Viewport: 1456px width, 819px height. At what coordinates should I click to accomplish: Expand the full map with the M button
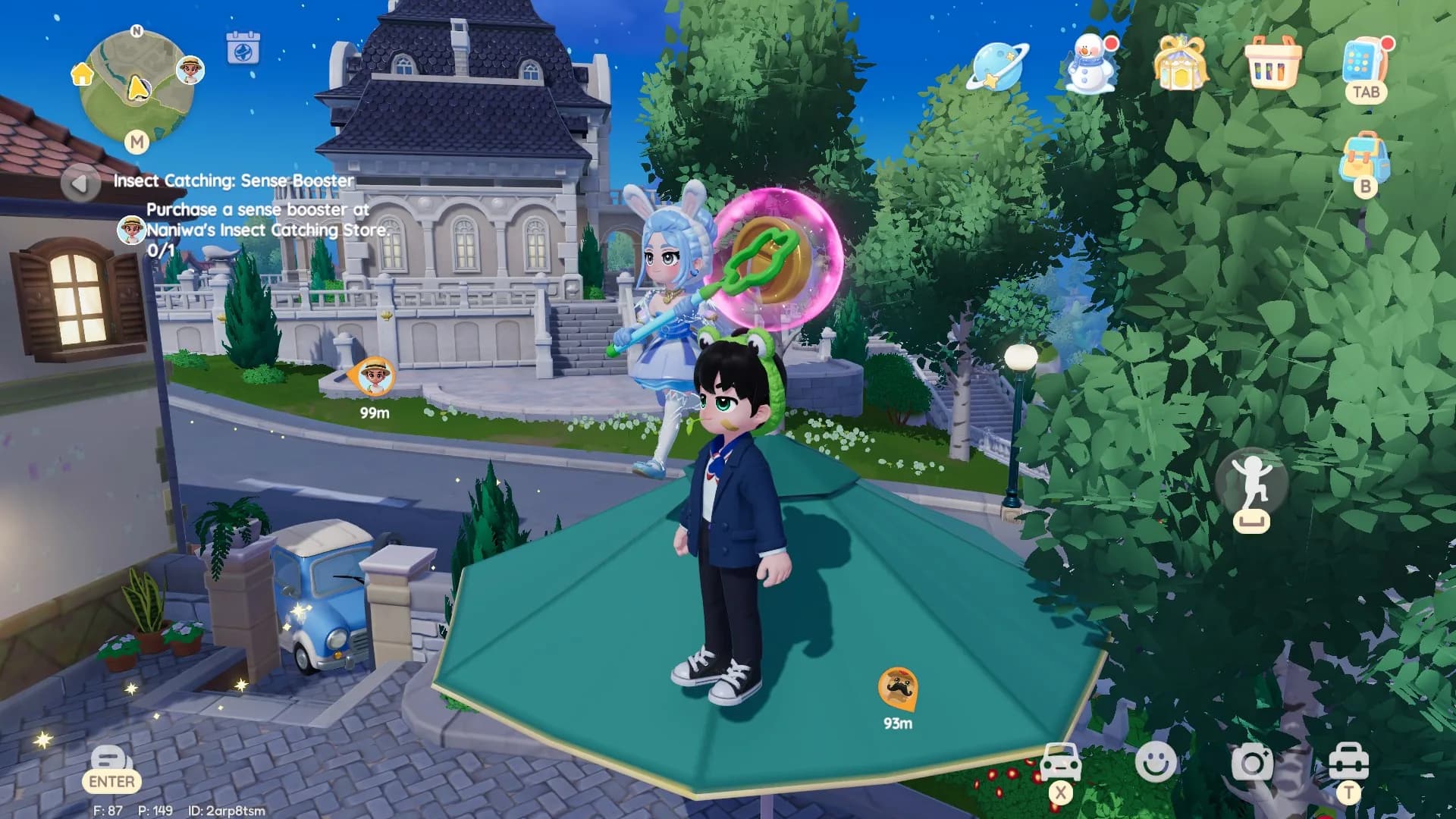tap(137, 142)
